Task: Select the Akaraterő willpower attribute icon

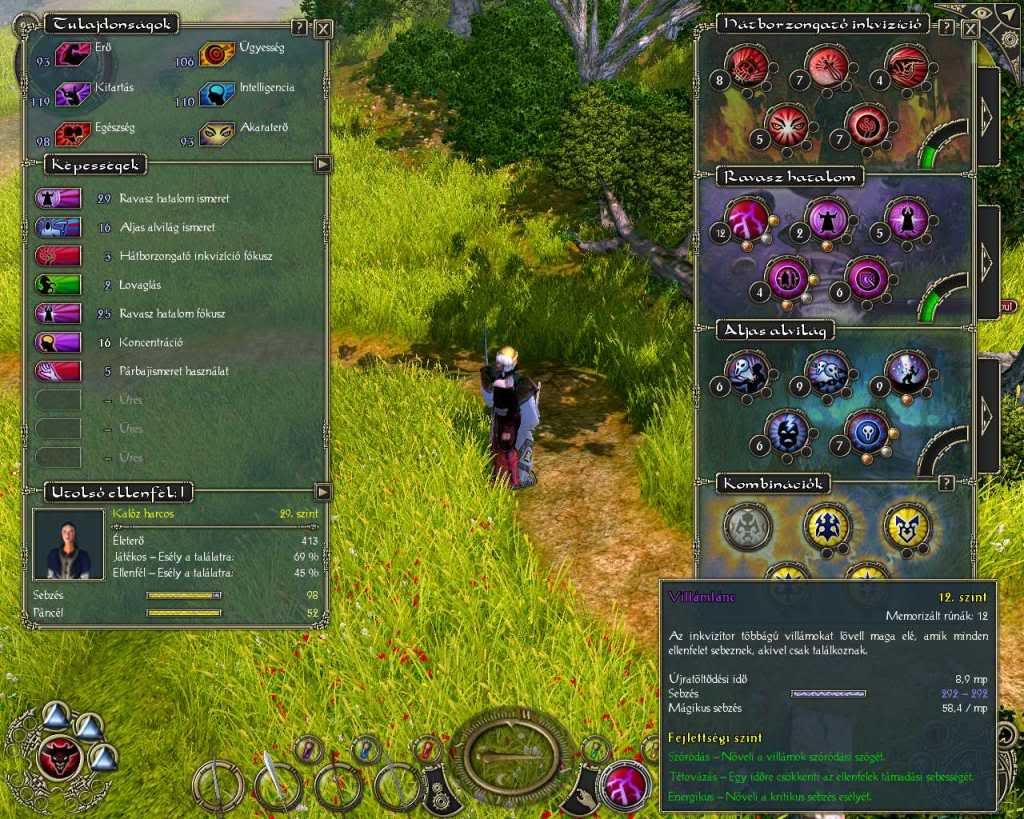Action: [x=216, y=134]
